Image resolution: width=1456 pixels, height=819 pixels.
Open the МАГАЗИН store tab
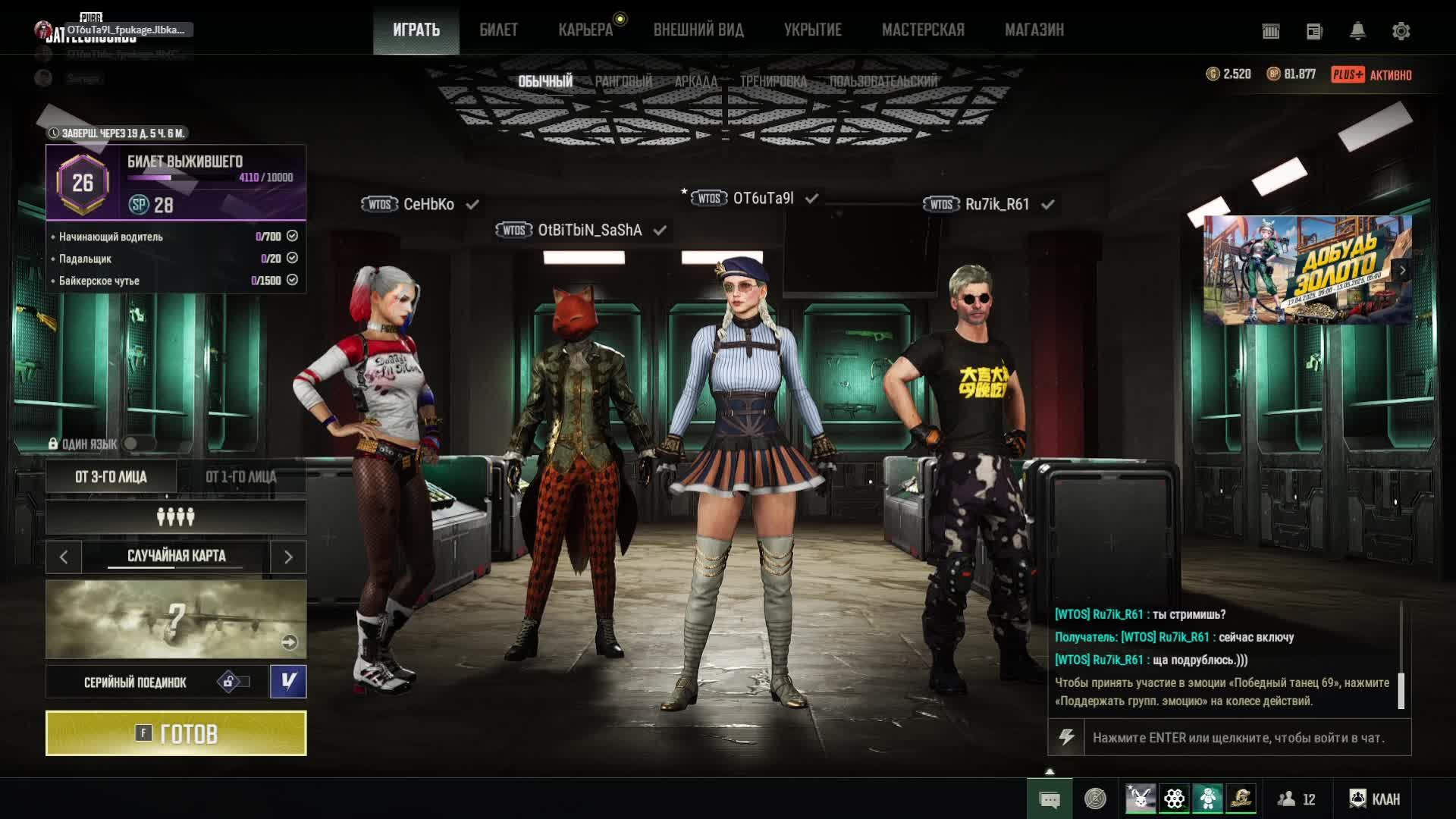coord(1034,30)
